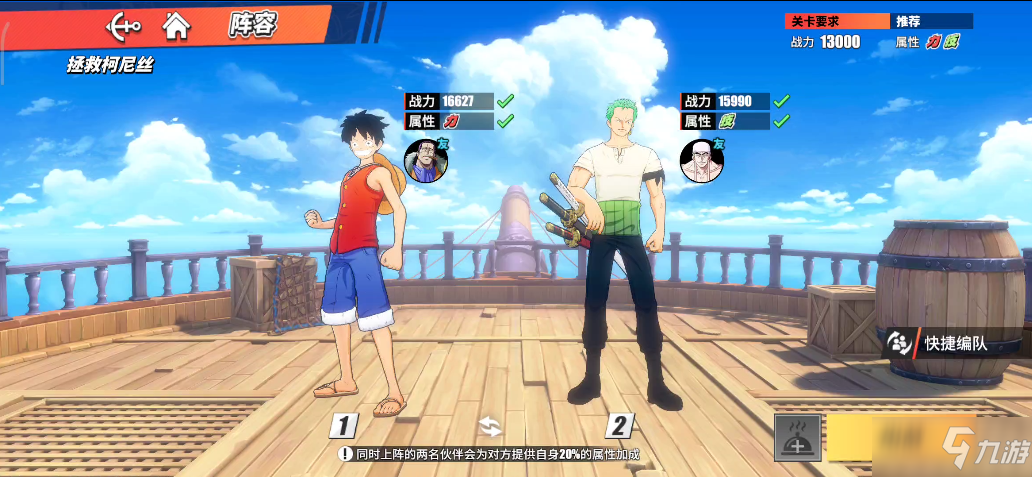Choose team slot number 1

(x=344, y=426)
